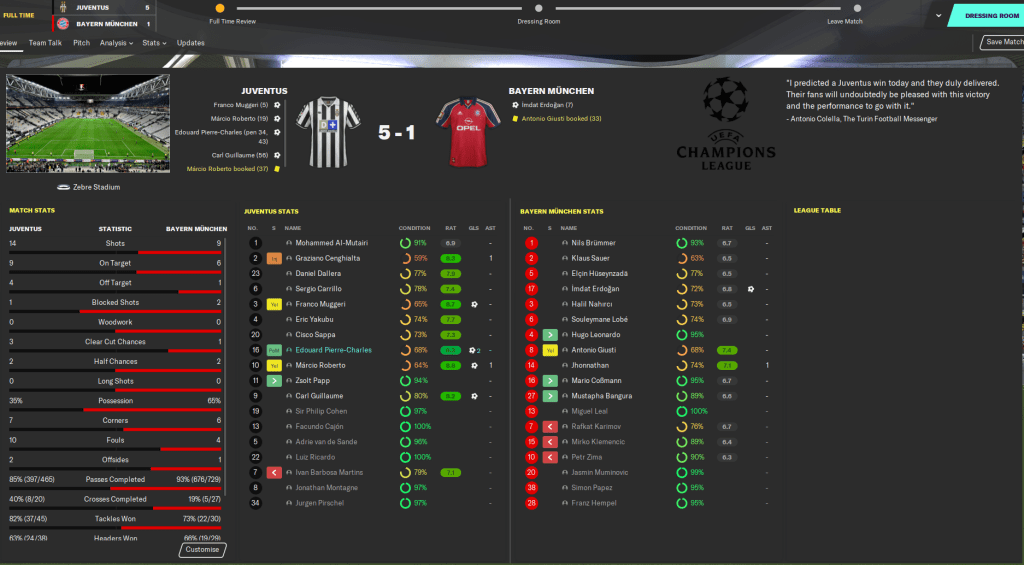
Task: Click Jhonnathan in the Bayern München list
Action: pos(591,366)
